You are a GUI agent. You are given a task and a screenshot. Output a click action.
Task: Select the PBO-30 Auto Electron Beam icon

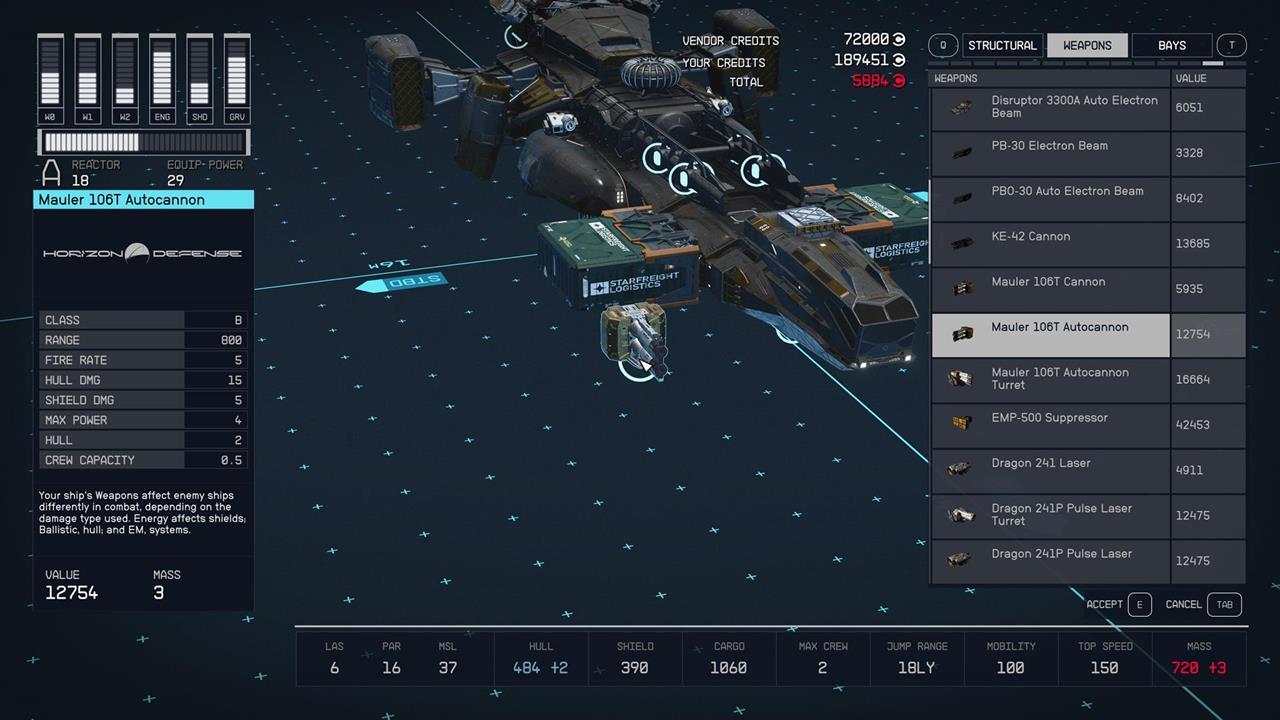(x=961, y=197)
